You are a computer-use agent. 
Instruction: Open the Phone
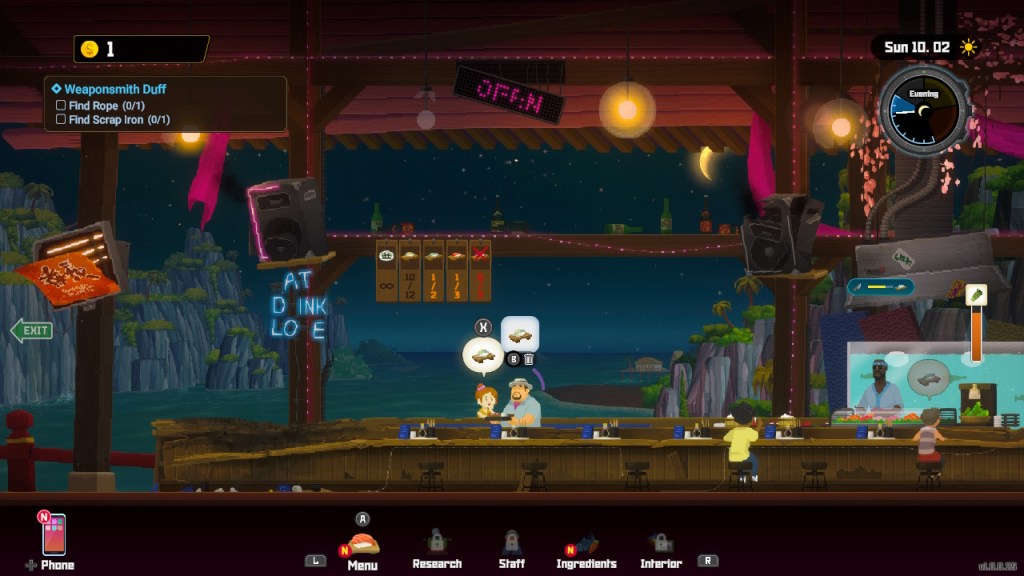tap(54, 536)
